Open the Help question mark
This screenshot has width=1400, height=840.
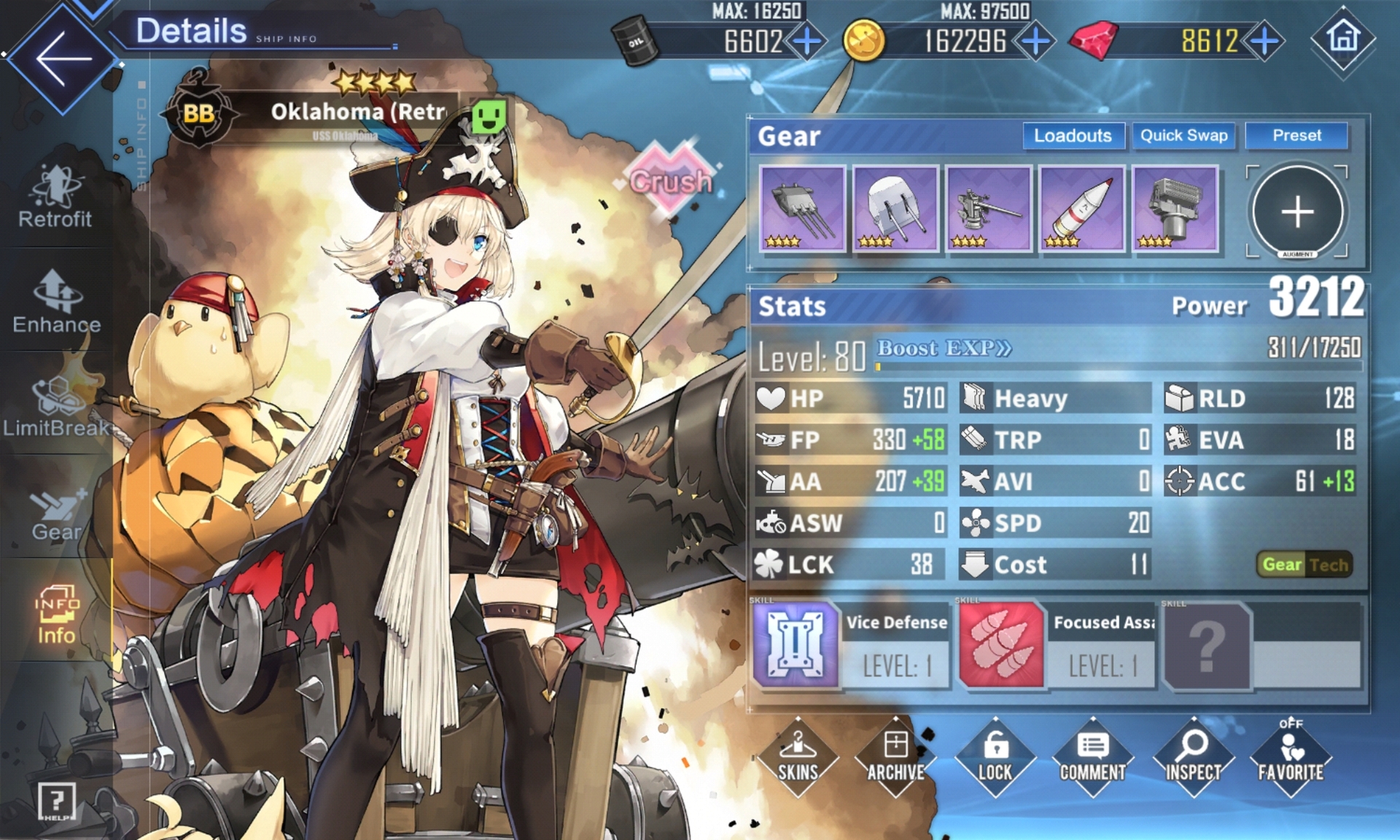56,801
